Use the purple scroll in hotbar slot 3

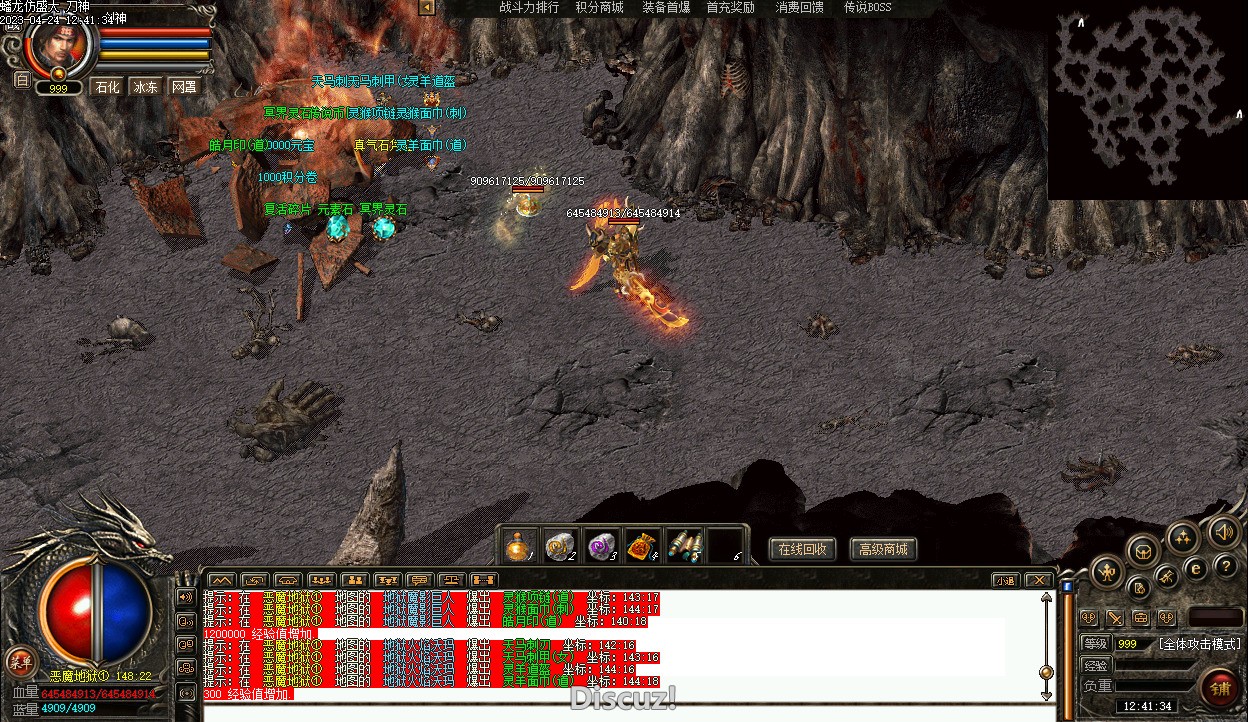601,546
